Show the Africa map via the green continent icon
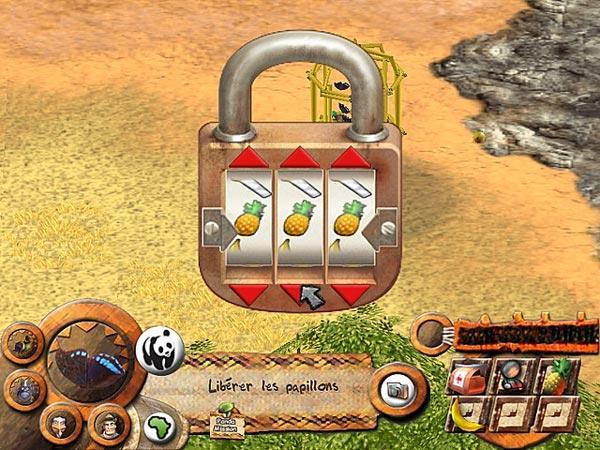Screen dimensions: 600x450 tap(159, 427)
